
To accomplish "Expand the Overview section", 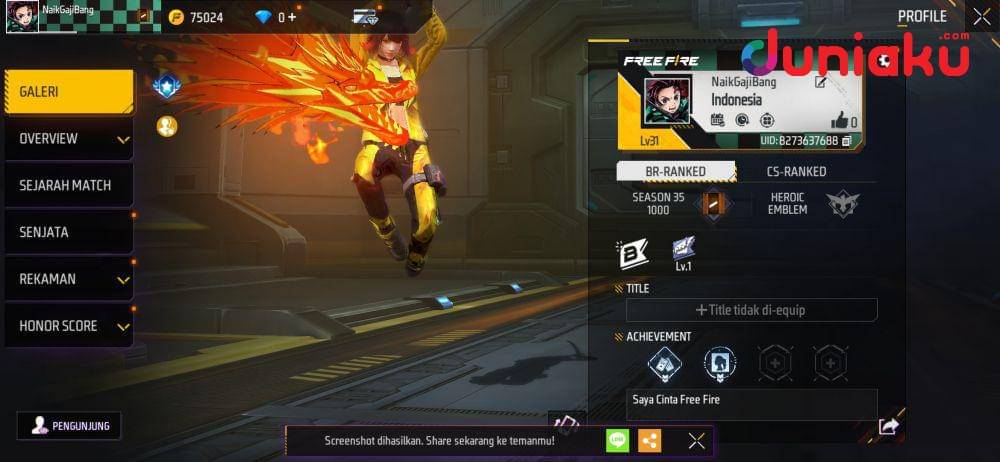I will [68, 139].
